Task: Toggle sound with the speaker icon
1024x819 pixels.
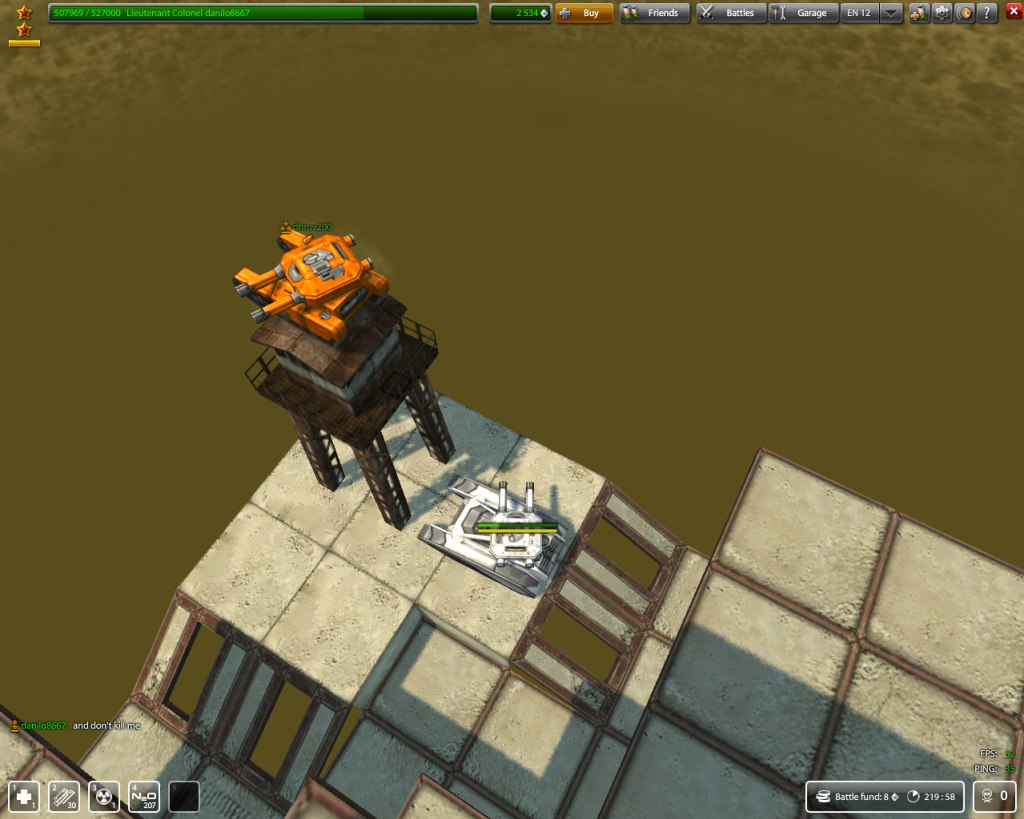Action: [965, 13]
